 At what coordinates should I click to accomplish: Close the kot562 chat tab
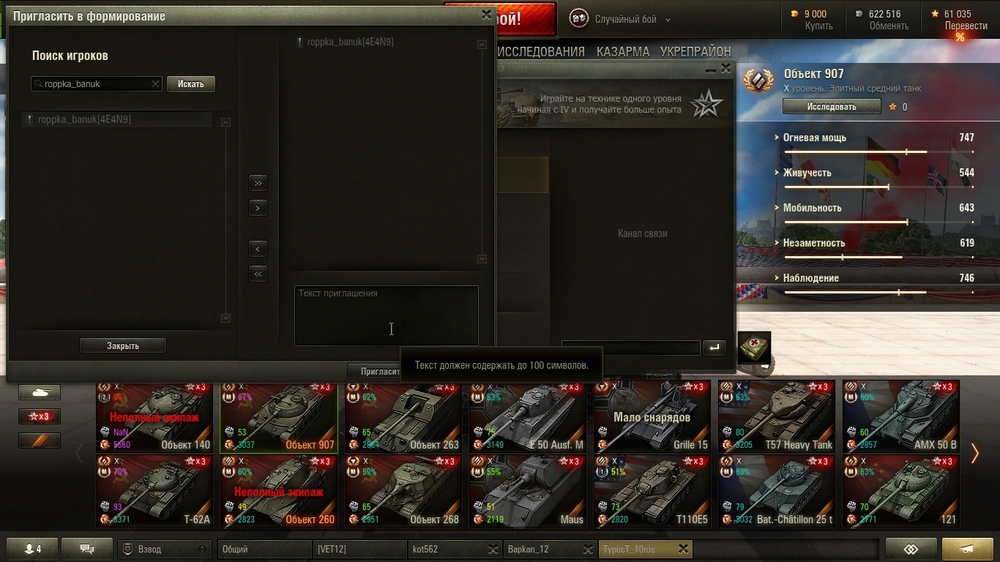pos(493,549)
